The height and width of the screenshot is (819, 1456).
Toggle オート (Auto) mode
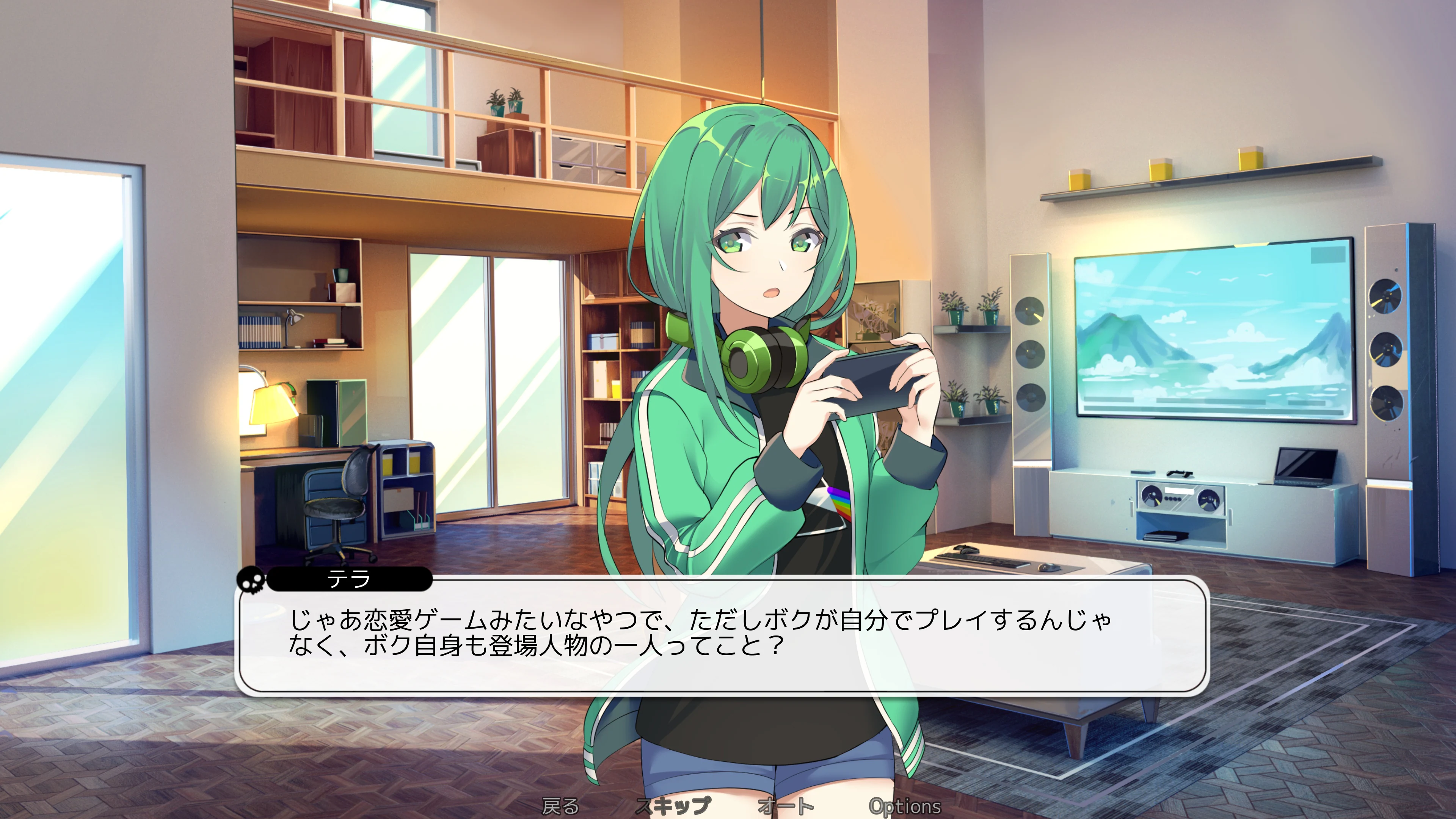coord(786,806)
